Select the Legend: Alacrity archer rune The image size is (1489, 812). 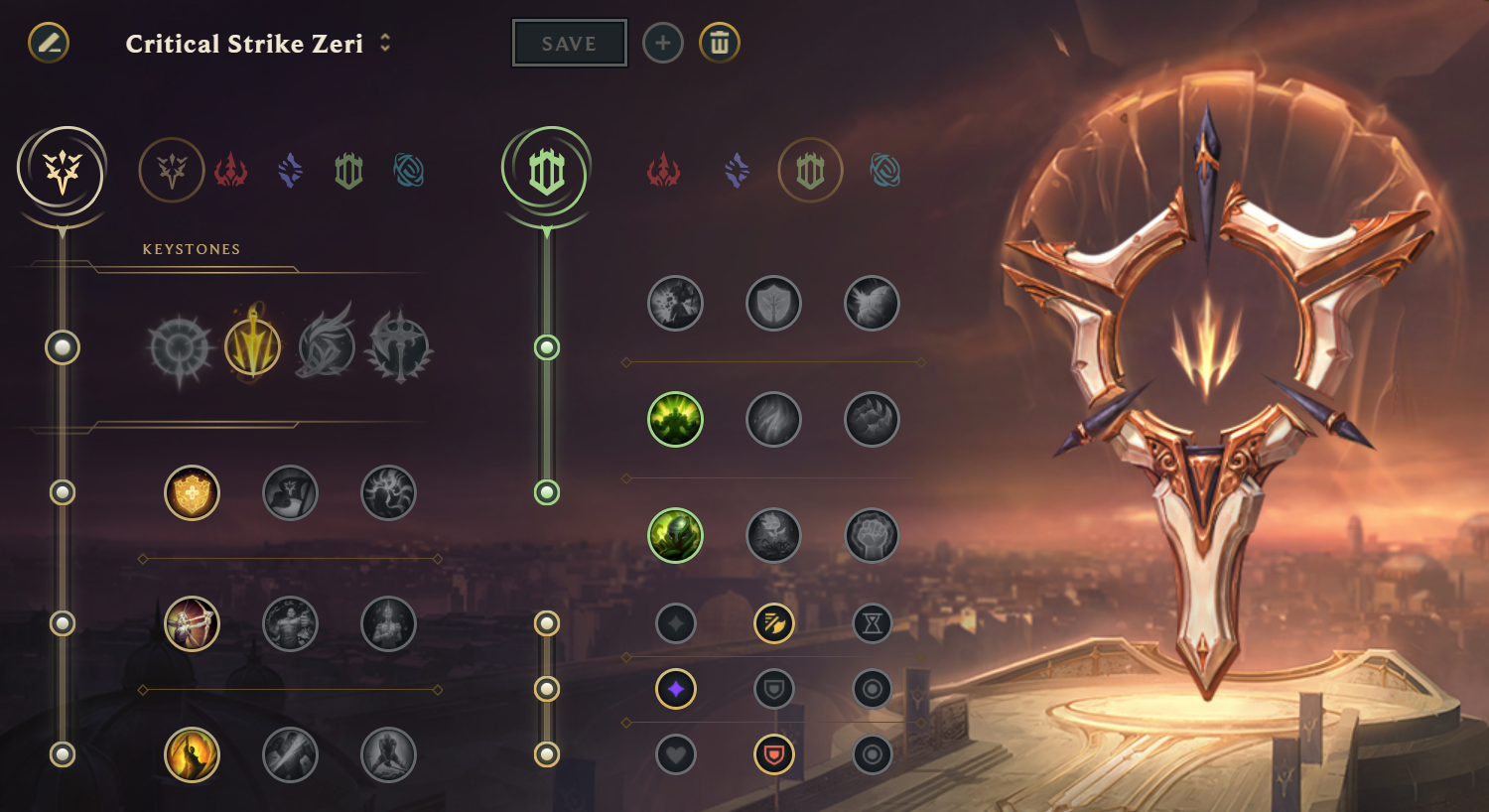point(192,623)
